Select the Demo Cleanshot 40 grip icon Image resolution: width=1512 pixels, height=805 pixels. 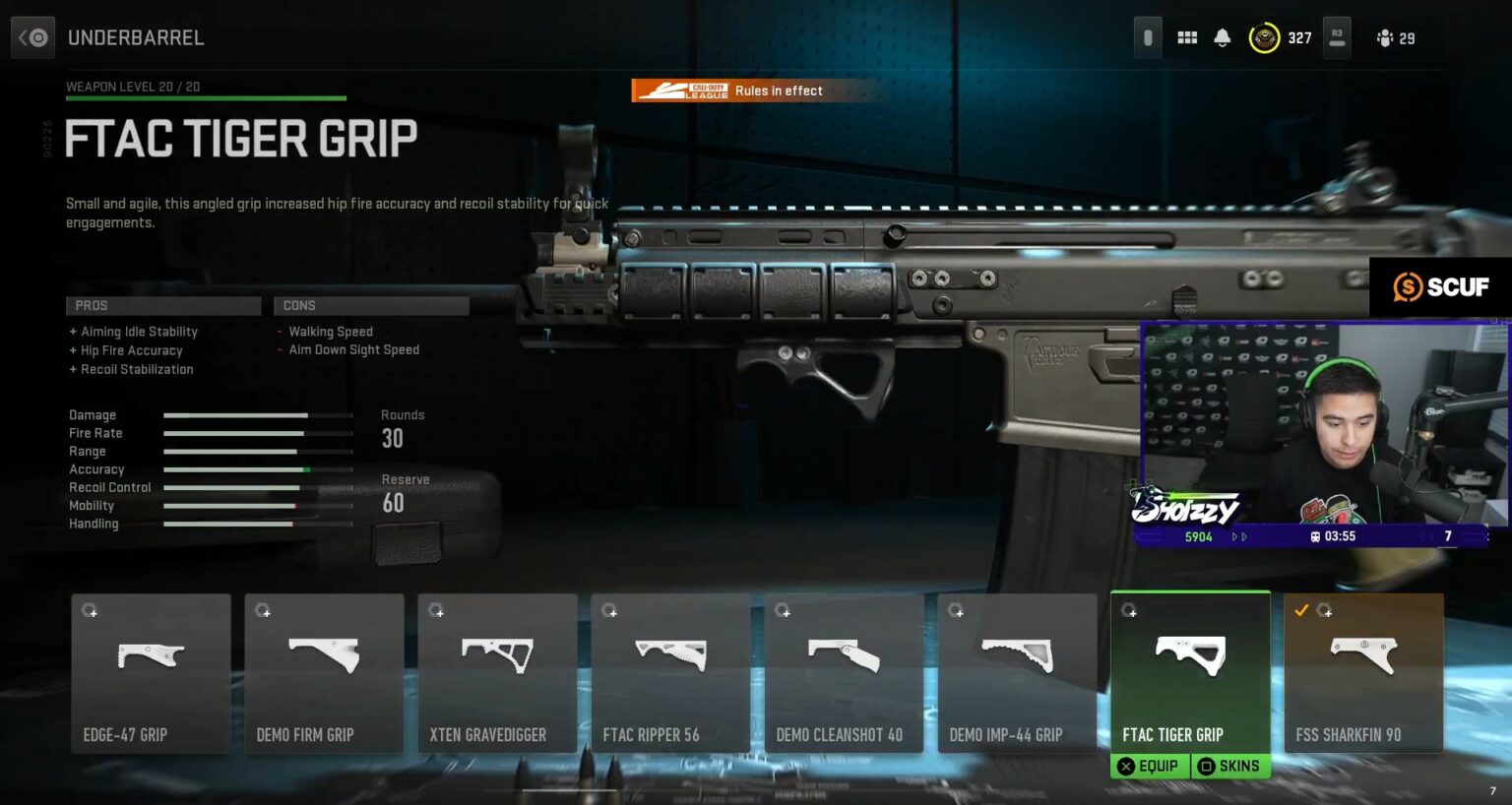pyautogui.click(x=844, y=654)
